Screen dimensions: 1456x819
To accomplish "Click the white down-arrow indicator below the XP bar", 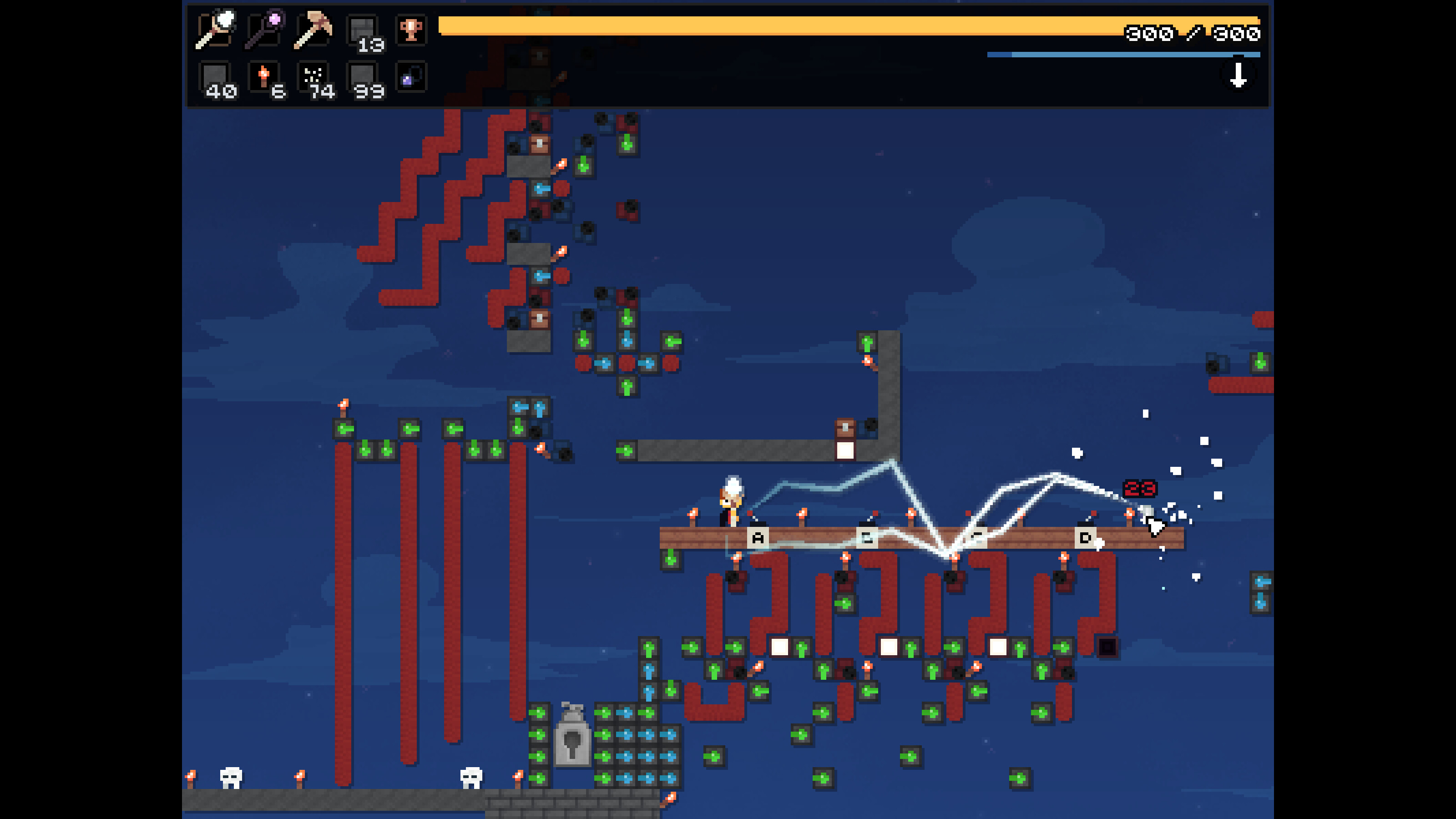I will tap(1239, 74).
